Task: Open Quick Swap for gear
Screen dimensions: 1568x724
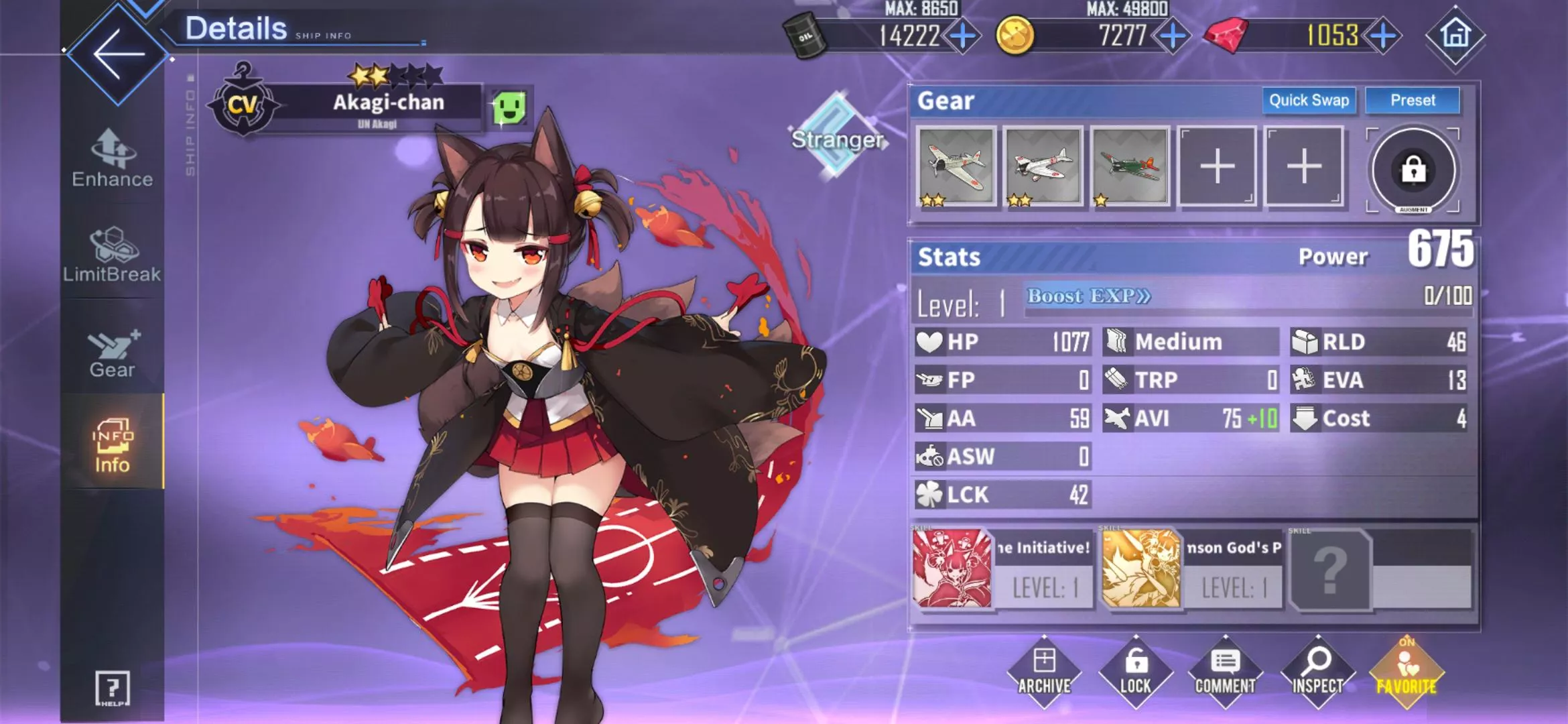Action: 1309,101
